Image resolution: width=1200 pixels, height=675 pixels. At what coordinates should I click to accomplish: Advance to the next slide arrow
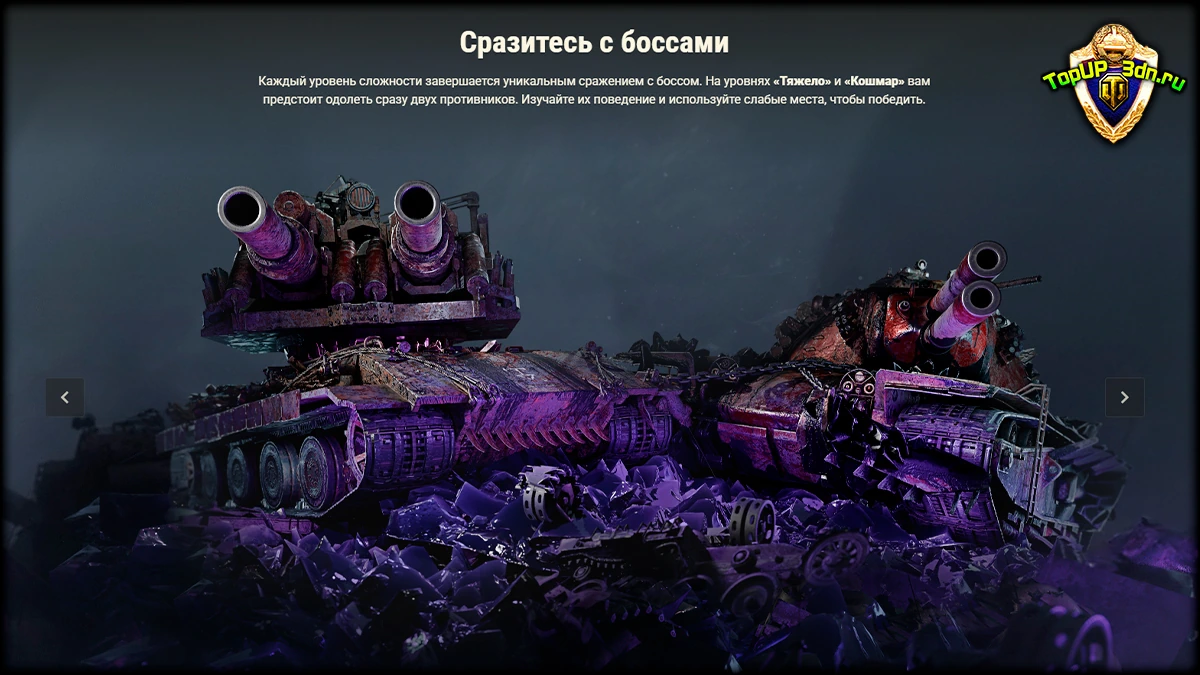pyautogui.click(x=1124, y=397)
